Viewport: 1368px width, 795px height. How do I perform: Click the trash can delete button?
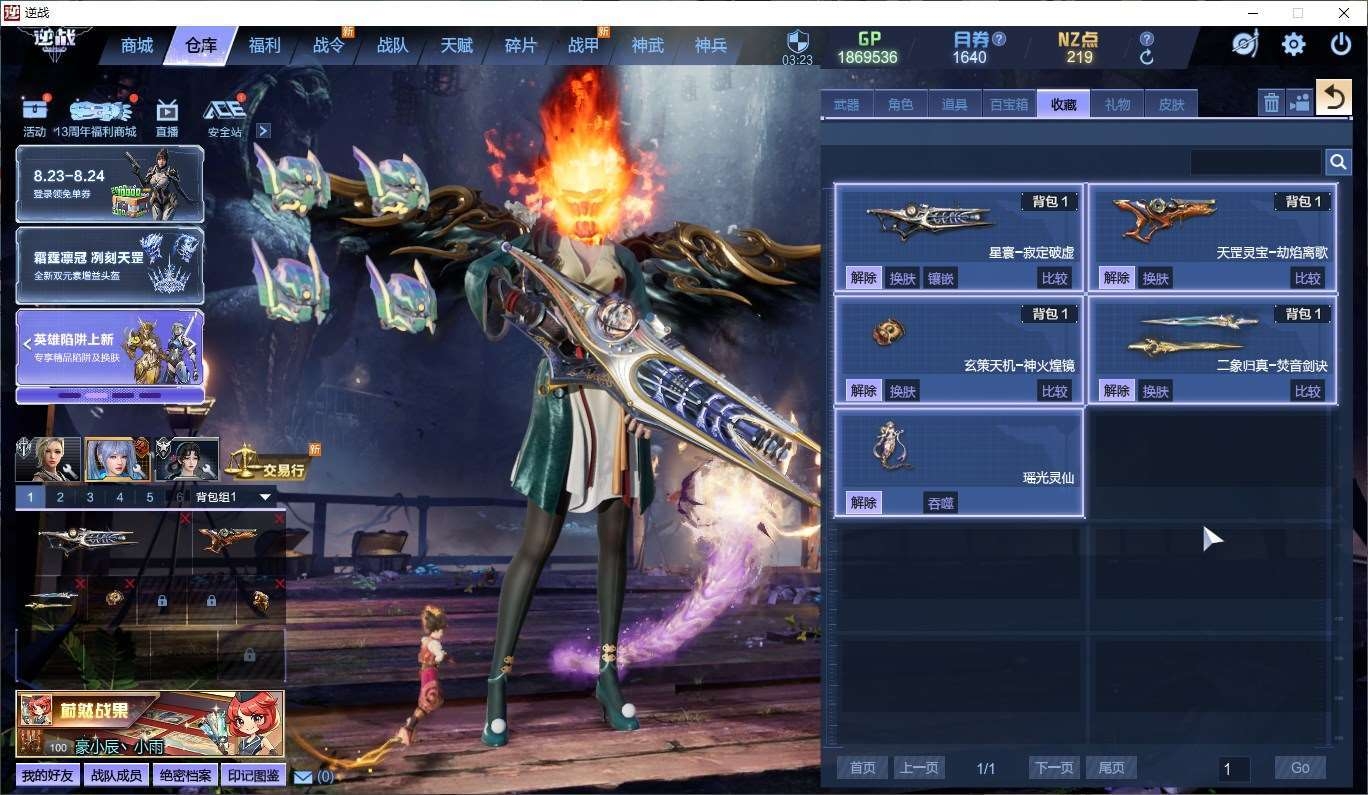[x=1270, y=102]
